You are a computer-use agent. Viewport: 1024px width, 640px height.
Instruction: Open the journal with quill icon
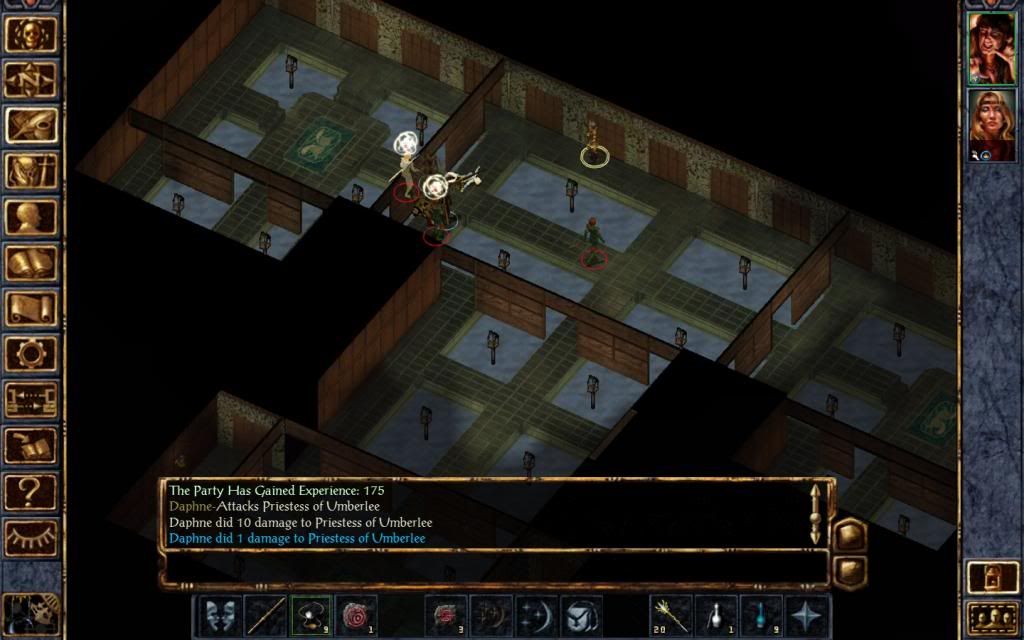click(31, 125)
